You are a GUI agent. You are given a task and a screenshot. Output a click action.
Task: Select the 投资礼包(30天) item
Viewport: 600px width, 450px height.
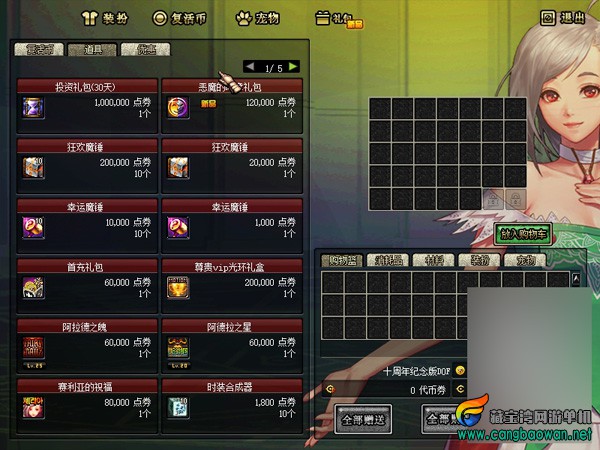click(x=87, y=101)
